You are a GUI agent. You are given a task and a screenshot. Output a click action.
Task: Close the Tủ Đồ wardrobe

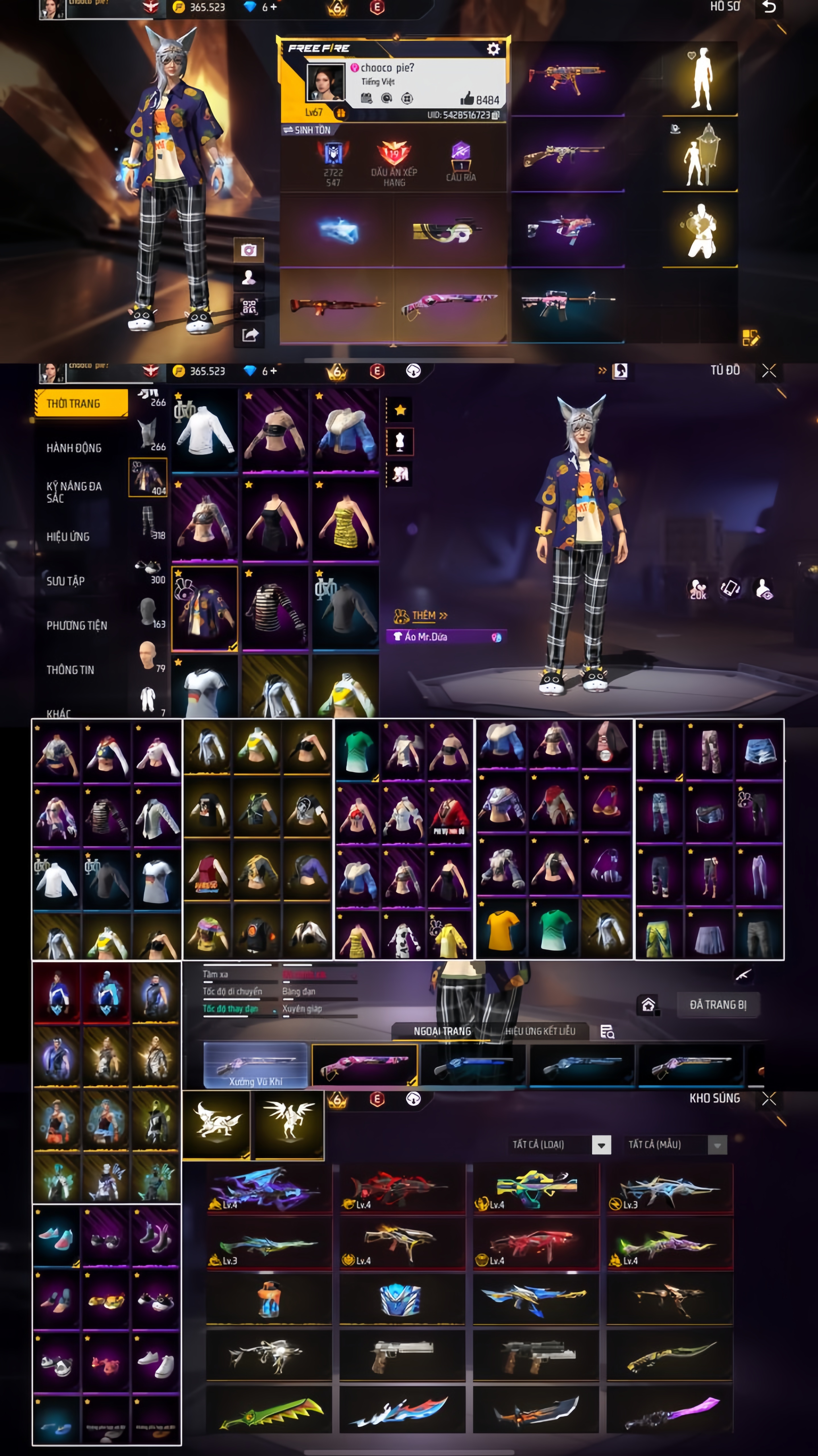[769, 371]
